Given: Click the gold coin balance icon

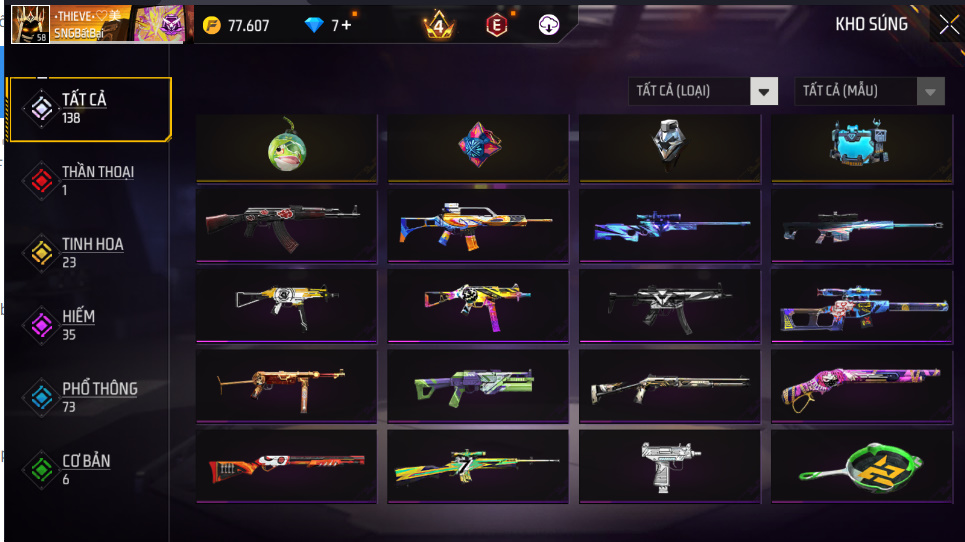Looking at the screenshot, I should (x=212, y=25).
